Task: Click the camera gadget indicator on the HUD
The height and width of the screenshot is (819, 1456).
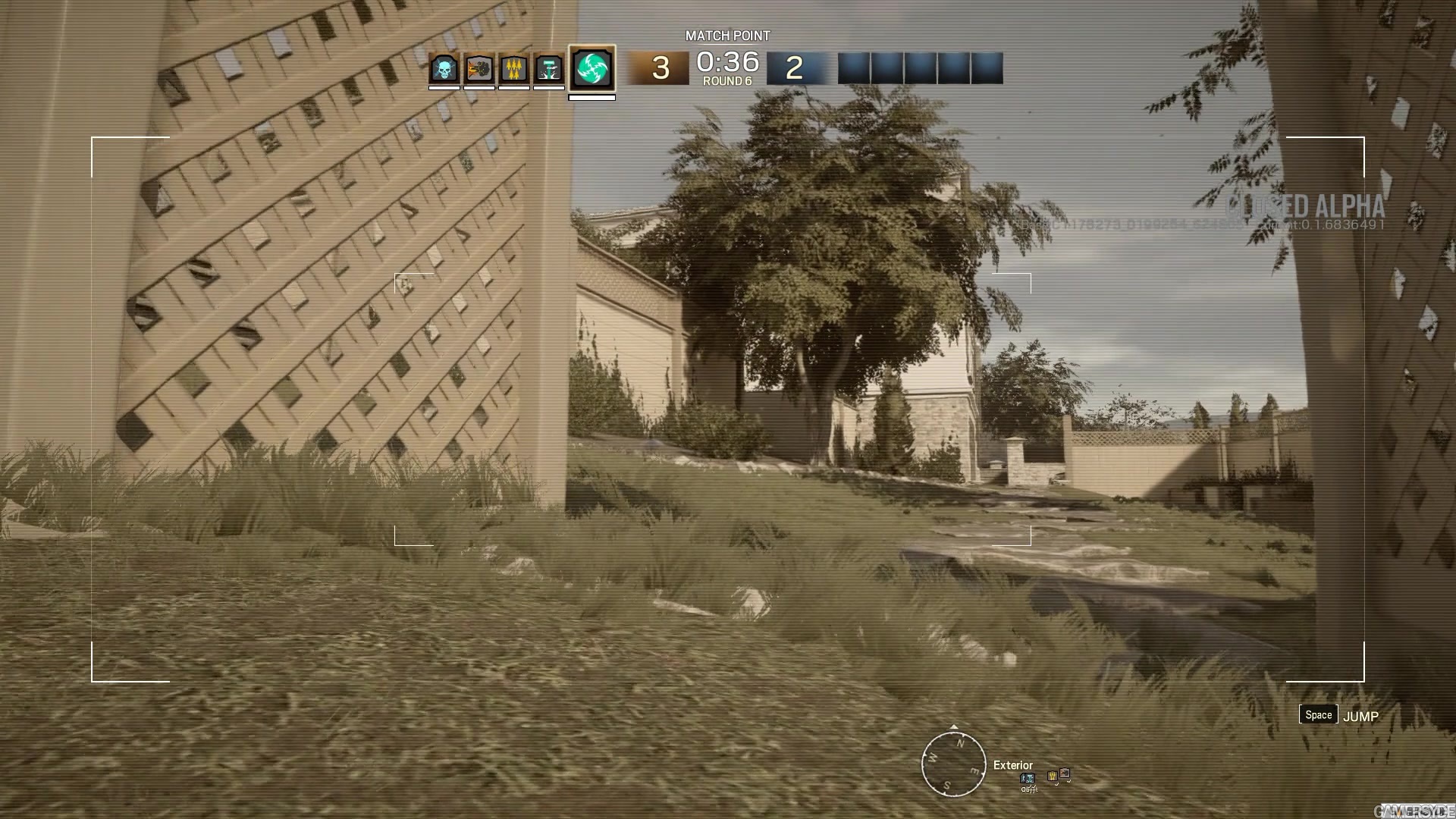Action: click(x=1065, y=773)
